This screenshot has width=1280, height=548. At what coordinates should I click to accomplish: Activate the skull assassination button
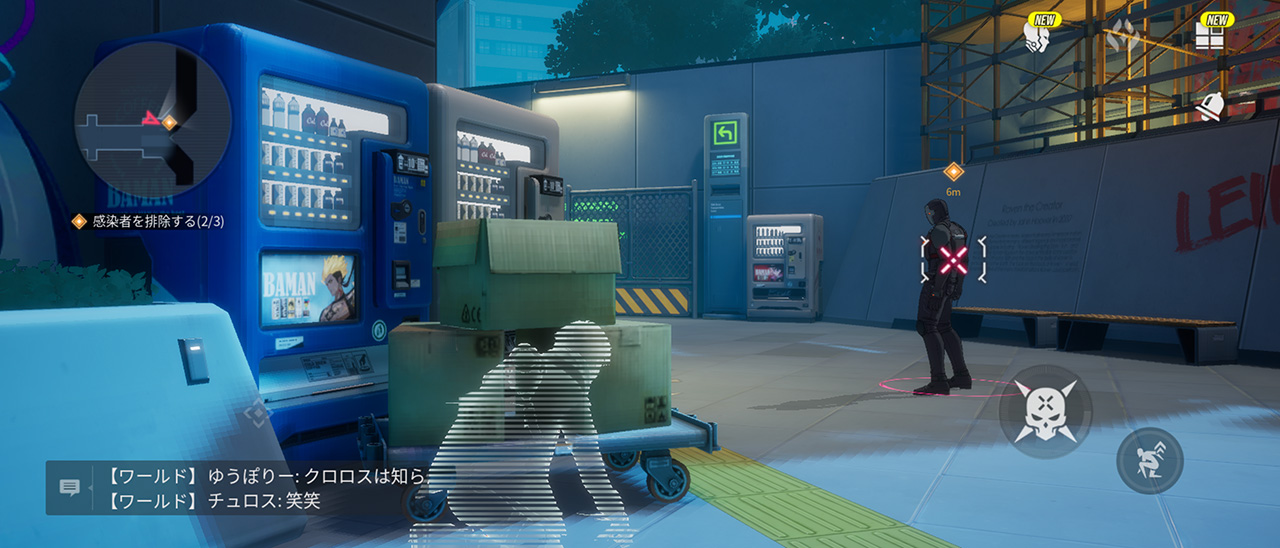[x=1045, y=411]
